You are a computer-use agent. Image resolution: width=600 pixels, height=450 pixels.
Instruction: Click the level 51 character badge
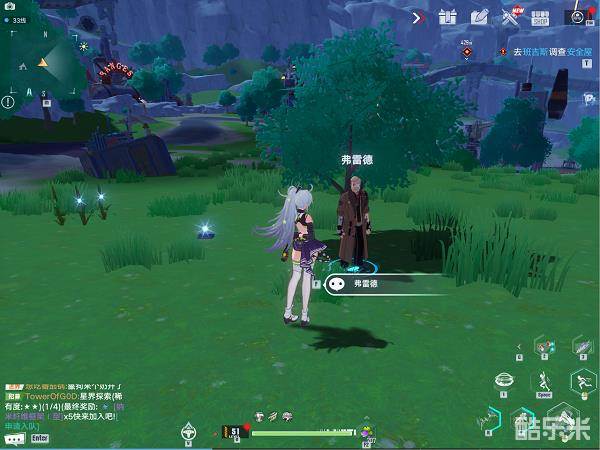coord(233,432)
